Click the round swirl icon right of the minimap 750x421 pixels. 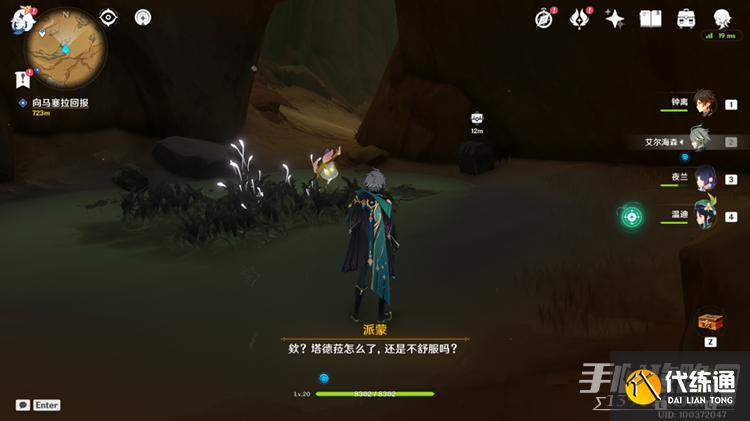tap(143, 17)
